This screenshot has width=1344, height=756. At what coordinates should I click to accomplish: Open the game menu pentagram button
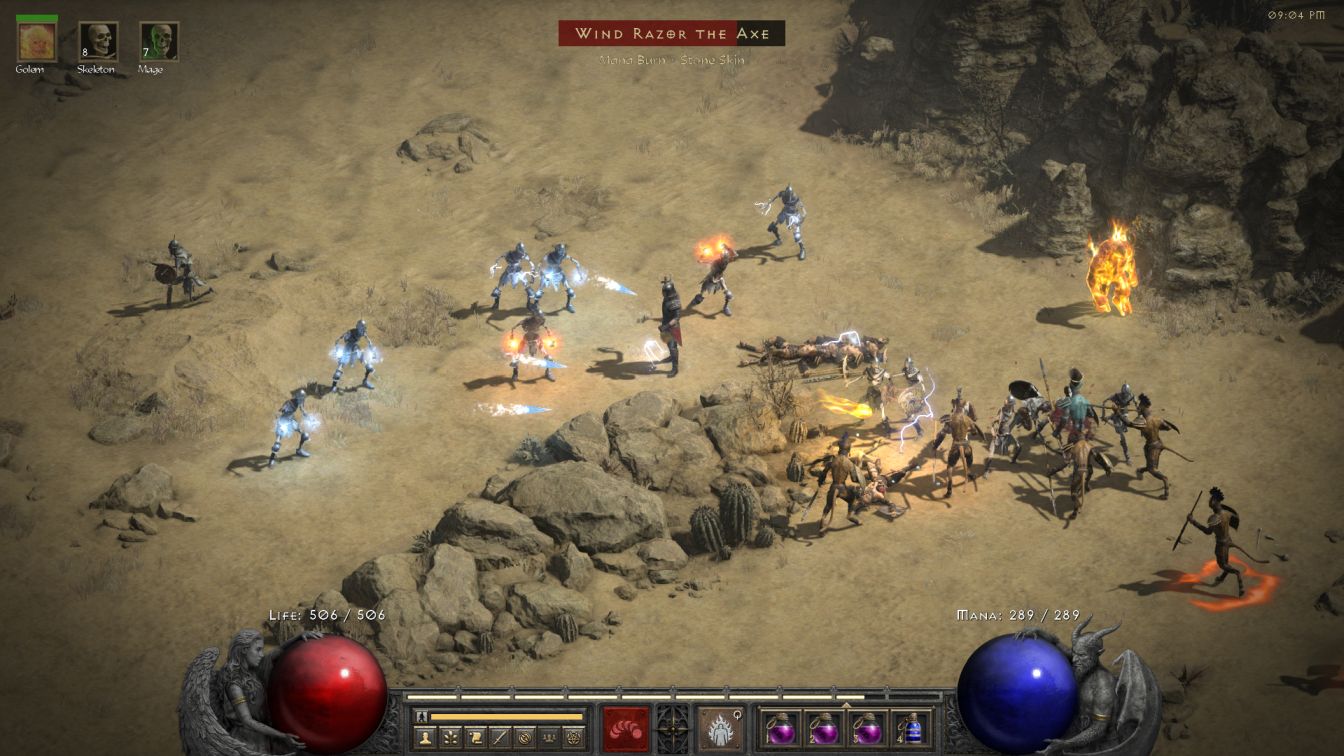tap(573, 737)
